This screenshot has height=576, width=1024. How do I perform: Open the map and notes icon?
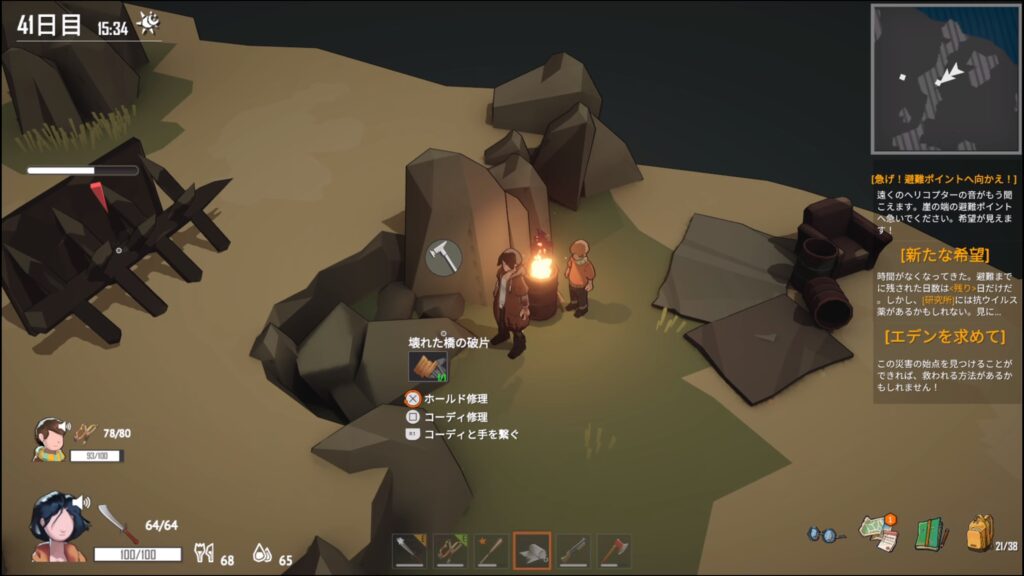[x=878, y=534]
